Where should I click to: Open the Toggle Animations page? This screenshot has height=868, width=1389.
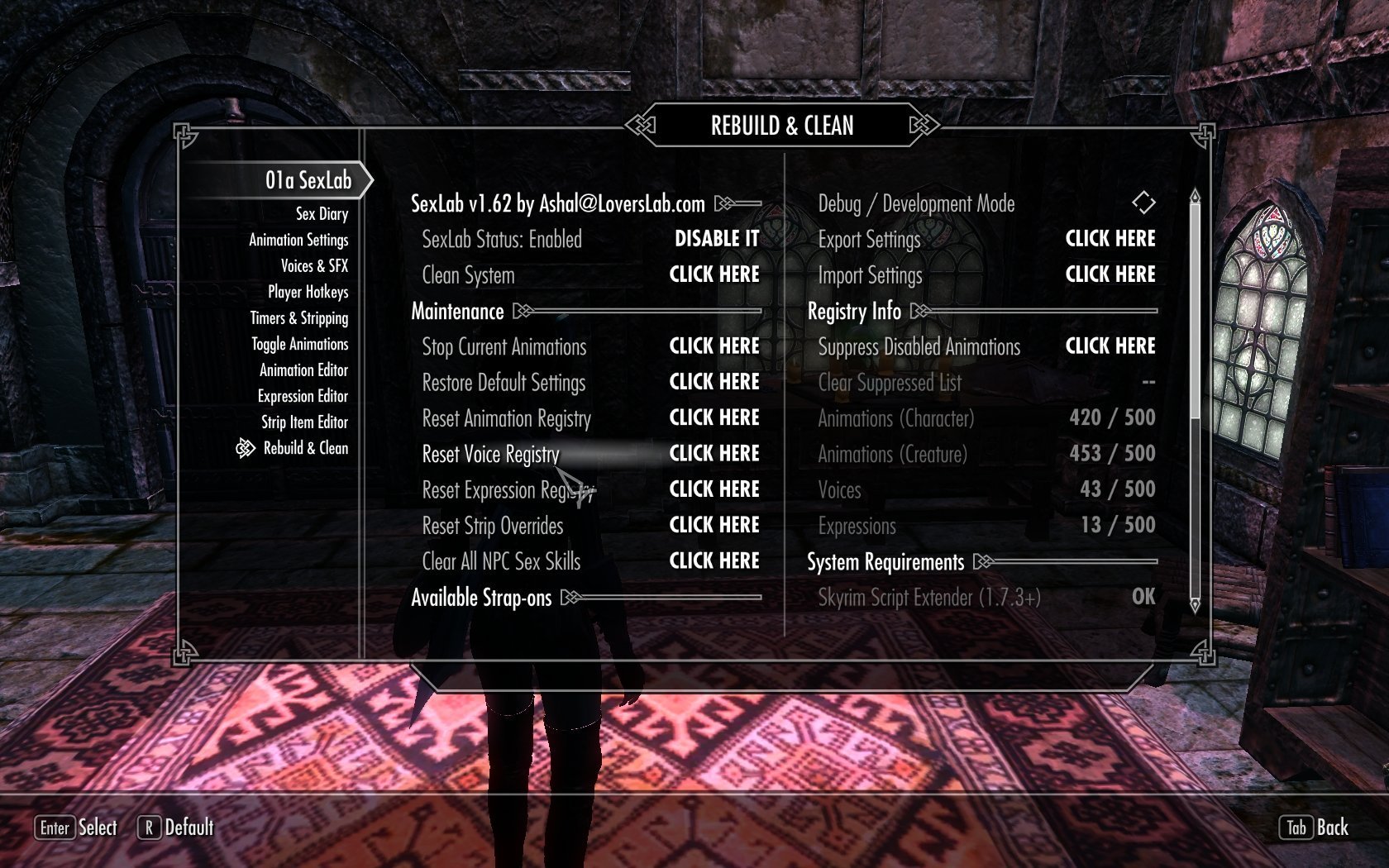pos(300,344)
